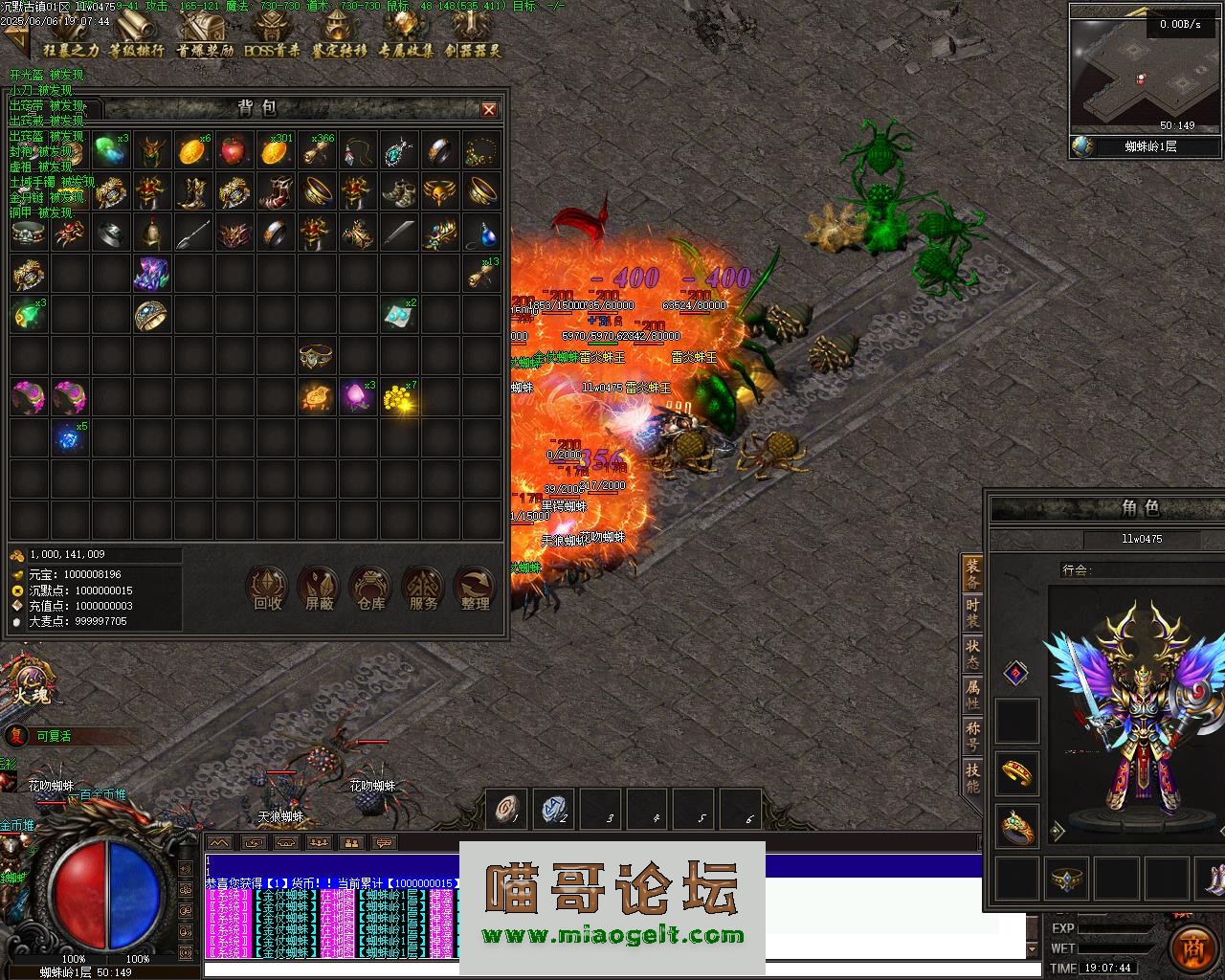This screenshot has width=1225, height=980.
Task: Select the blue potion flask in the bag
Action: click(x=486, y=233)
